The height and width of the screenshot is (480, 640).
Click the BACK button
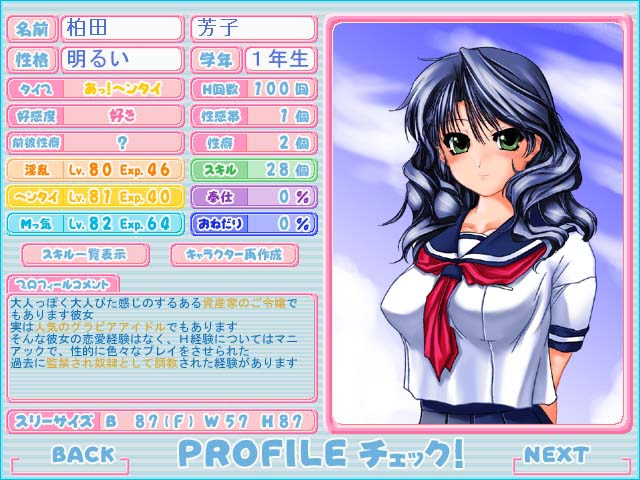pyautogui.click(x=83, y=455)
